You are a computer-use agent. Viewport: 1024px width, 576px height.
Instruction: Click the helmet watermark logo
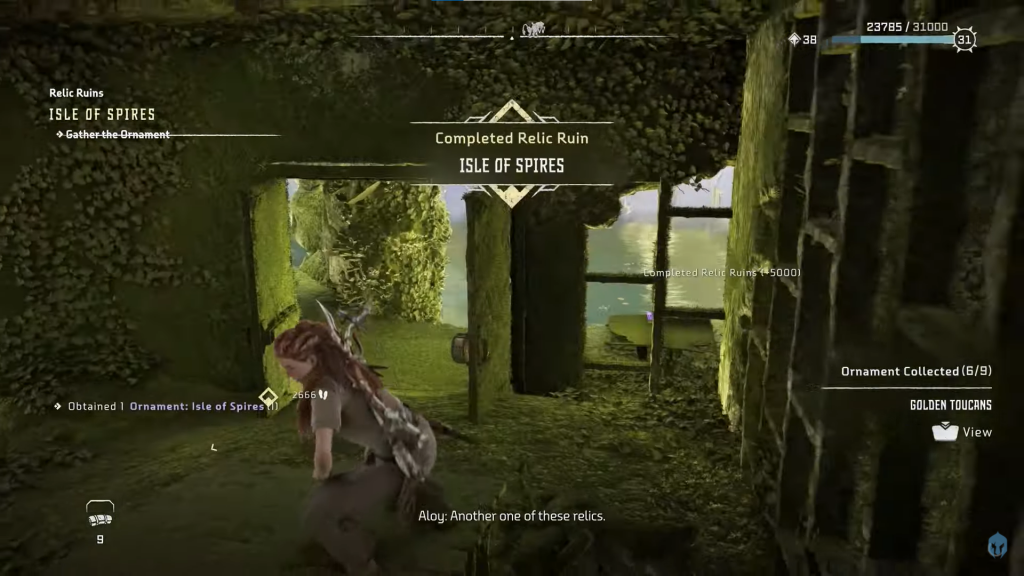point(997,546)
